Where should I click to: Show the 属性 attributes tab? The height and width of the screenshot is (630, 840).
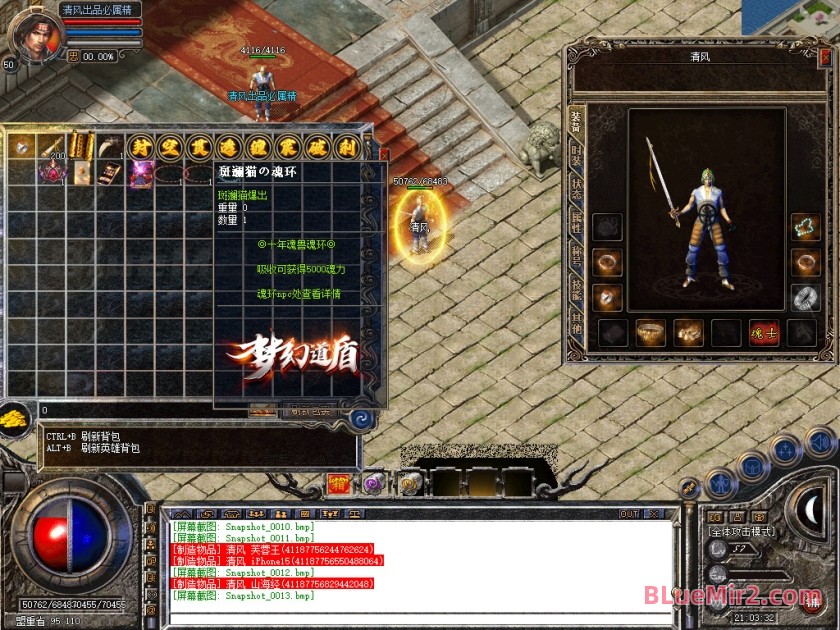pos(576,223)
